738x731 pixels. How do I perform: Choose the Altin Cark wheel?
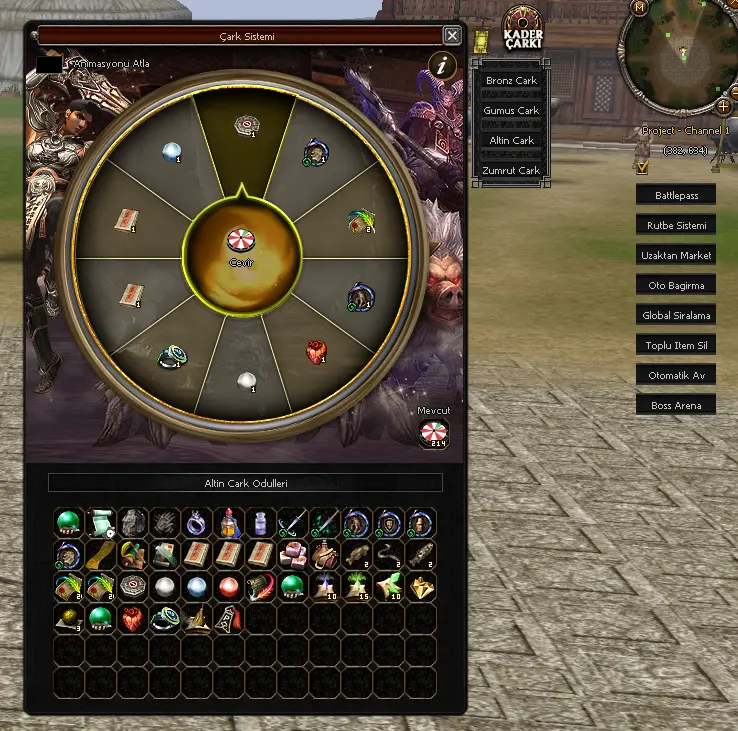(x=511, y=140)
